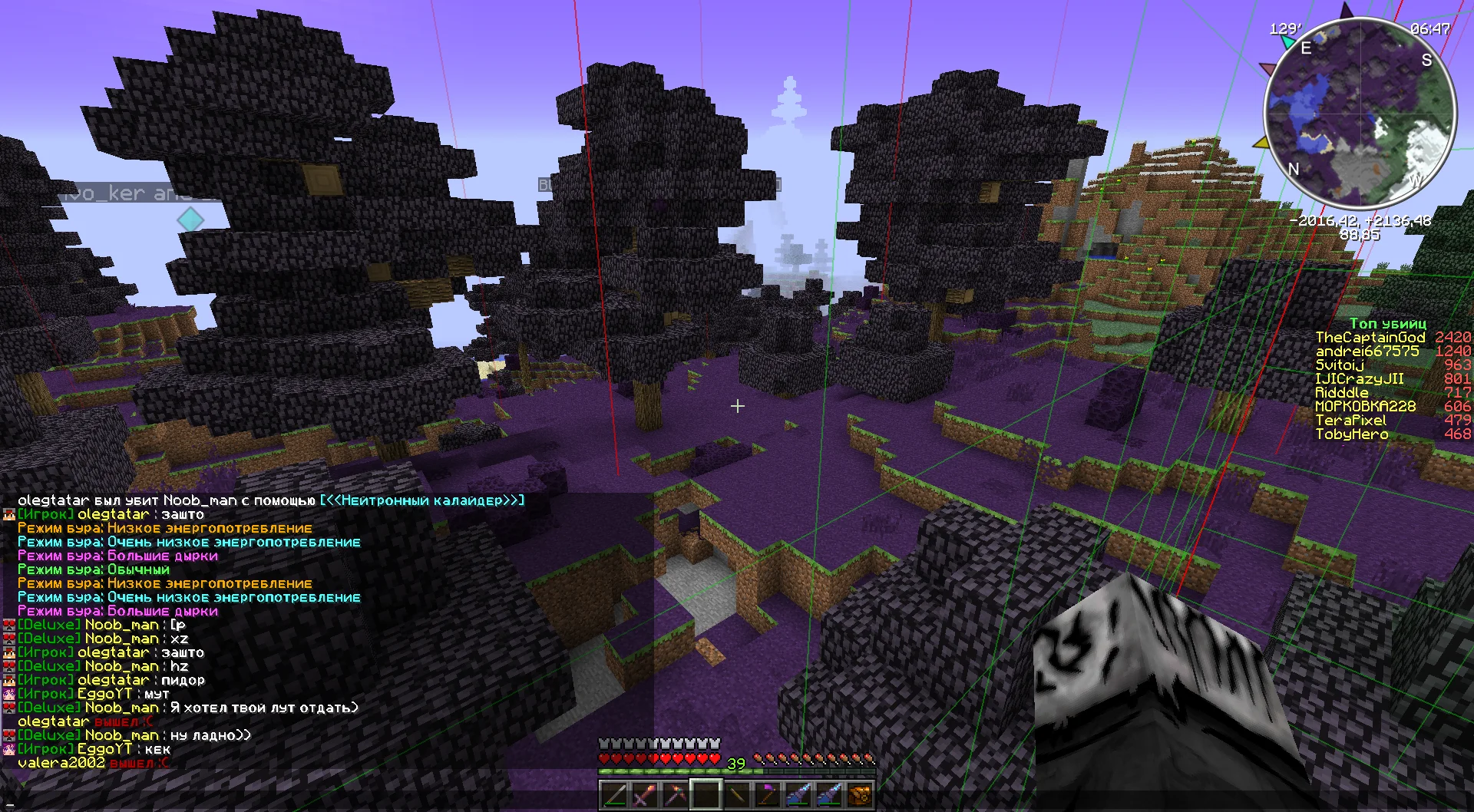
Task: Equip the purple-headed hoe in the hotbar
Action: 768,794
